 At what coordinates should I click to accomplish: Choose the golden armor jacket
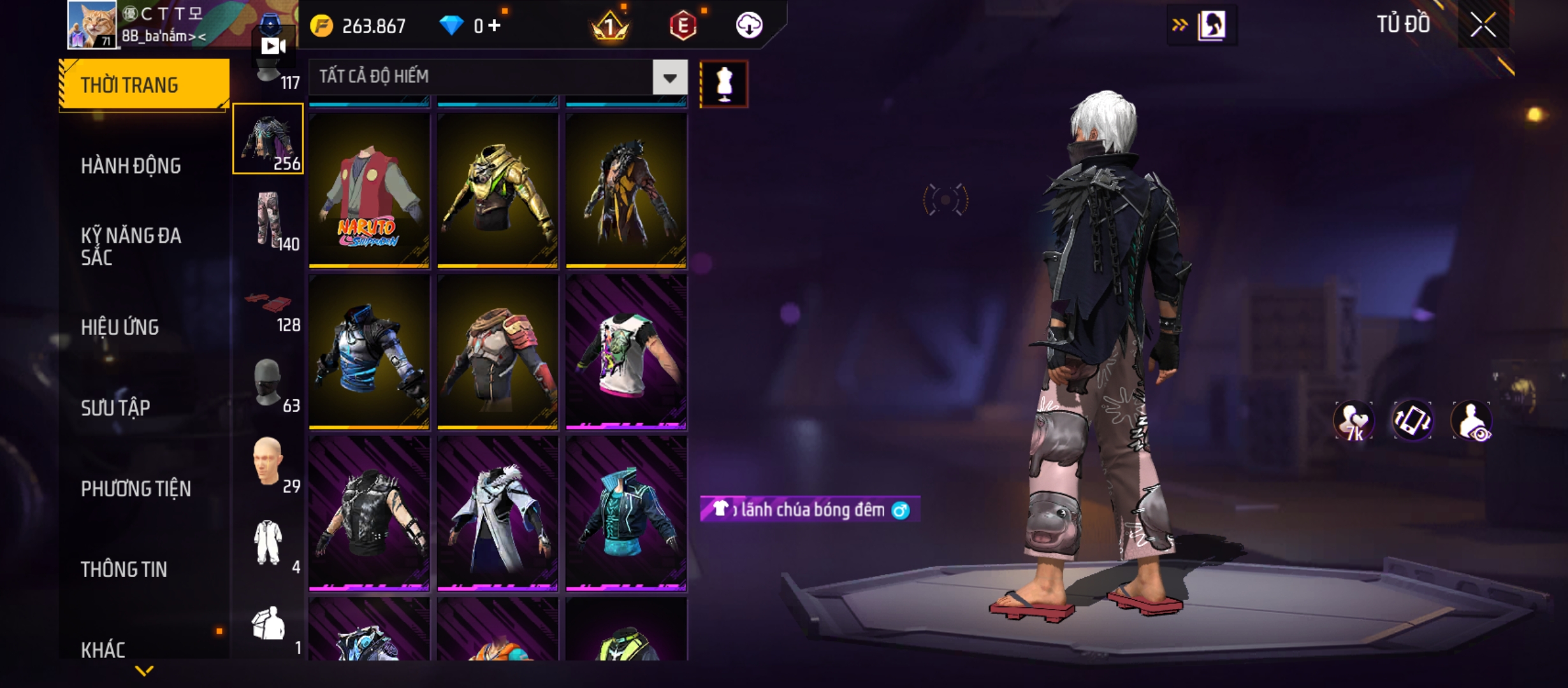click(498, 190)
